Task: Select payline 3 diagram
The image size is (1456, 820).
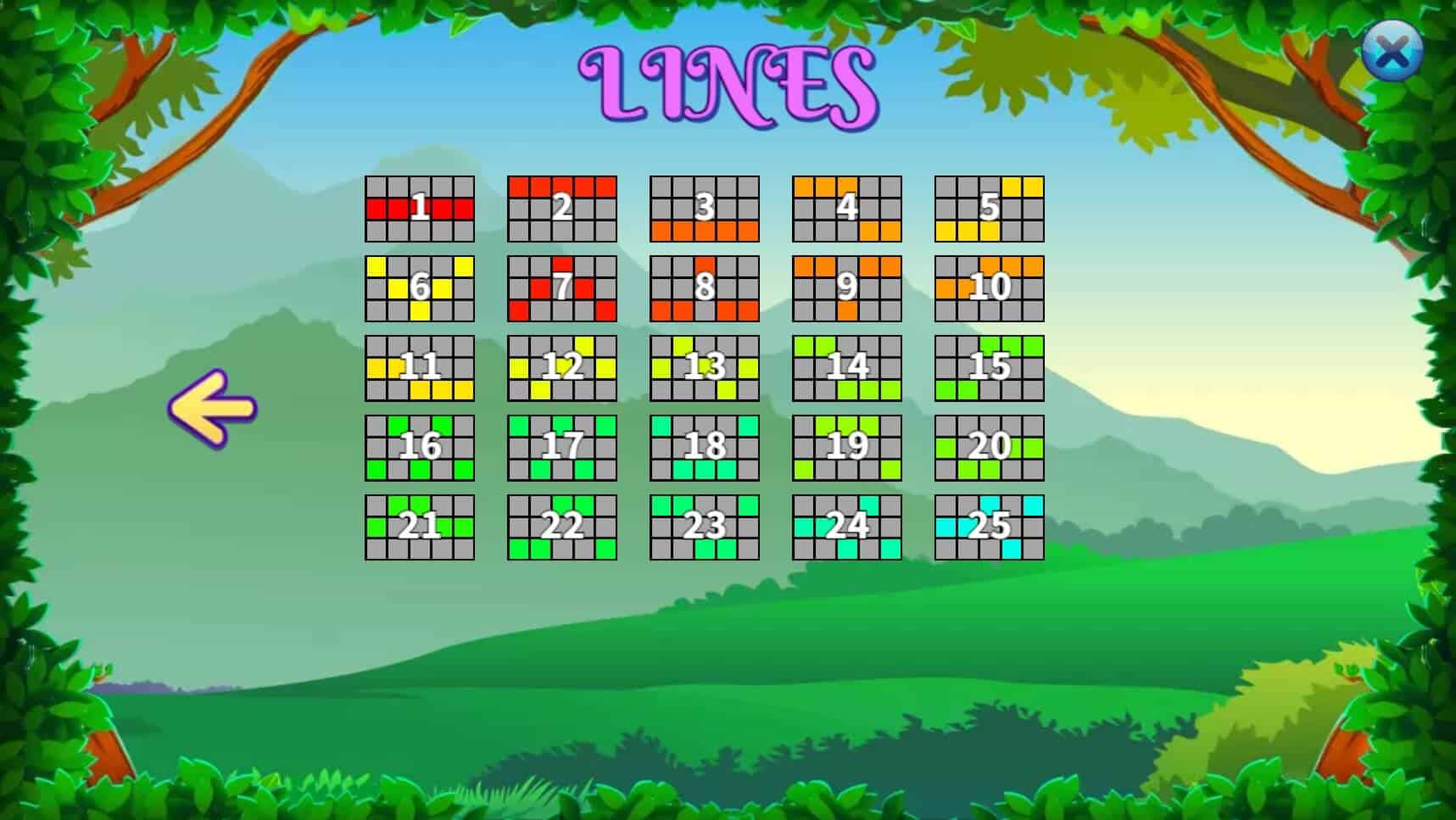Action: (704, 209)
